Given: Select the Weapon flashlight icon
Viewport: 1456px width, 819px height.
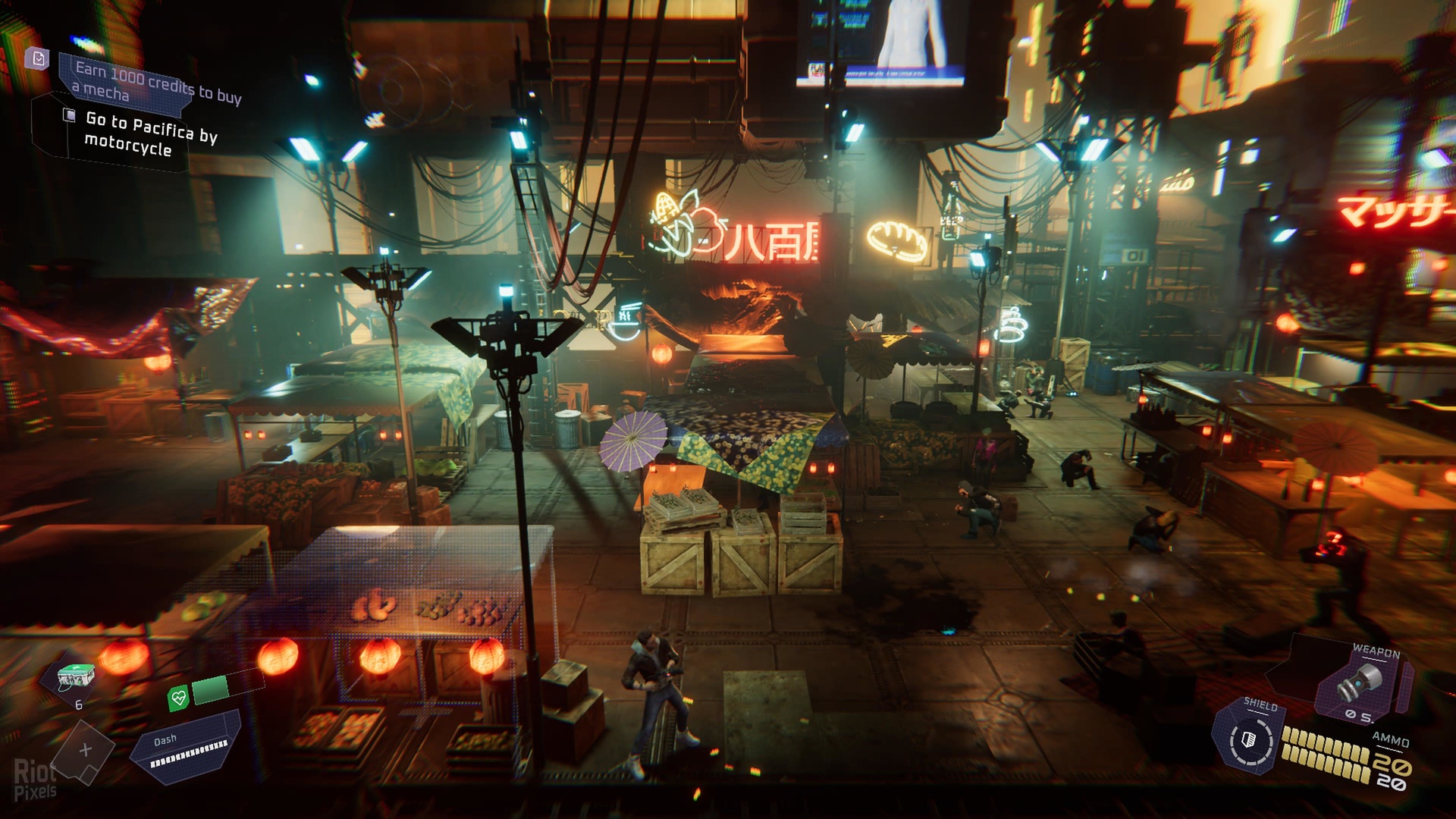Looking at the screenshot, I should click(x=1358, y=683).
